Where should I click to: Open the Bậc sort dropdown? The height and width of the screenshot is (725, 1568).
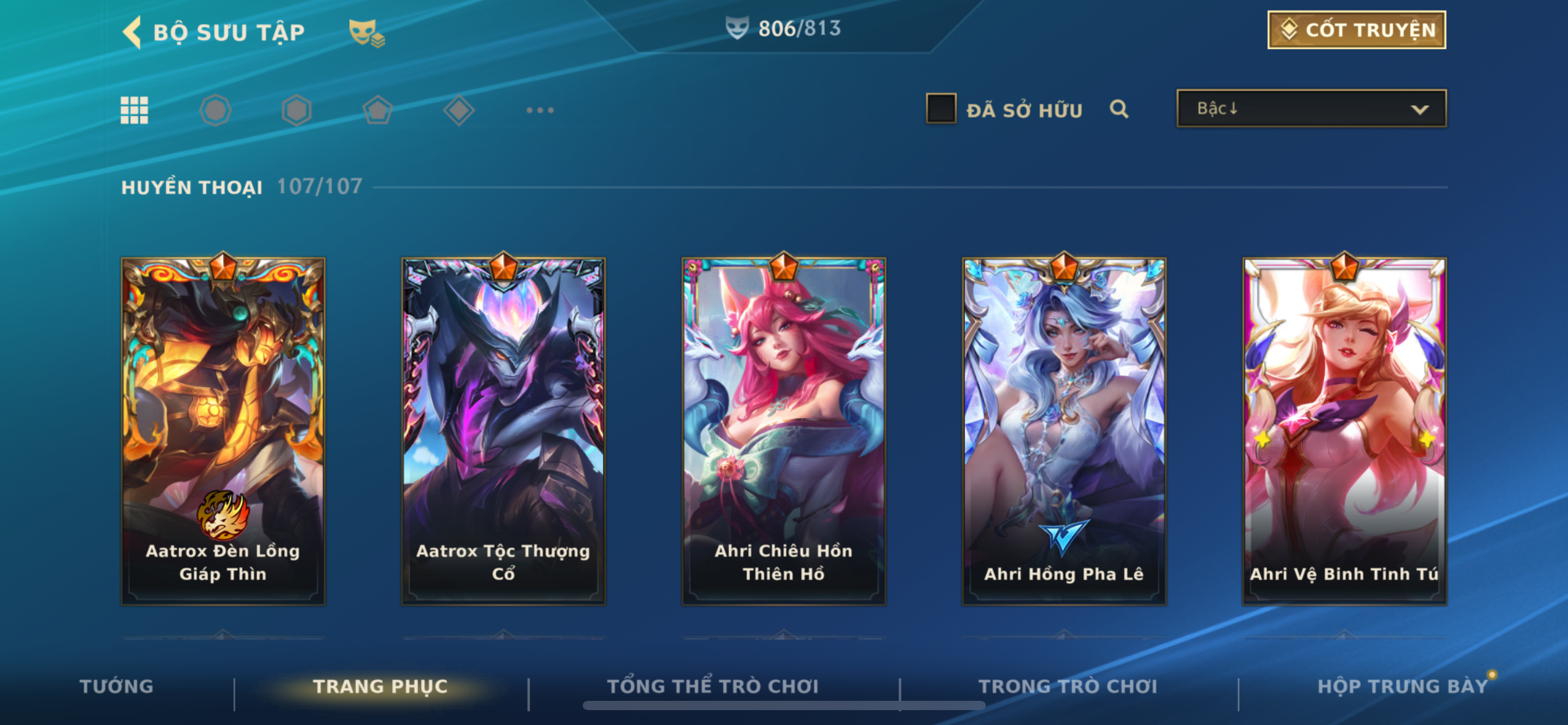1312,108
